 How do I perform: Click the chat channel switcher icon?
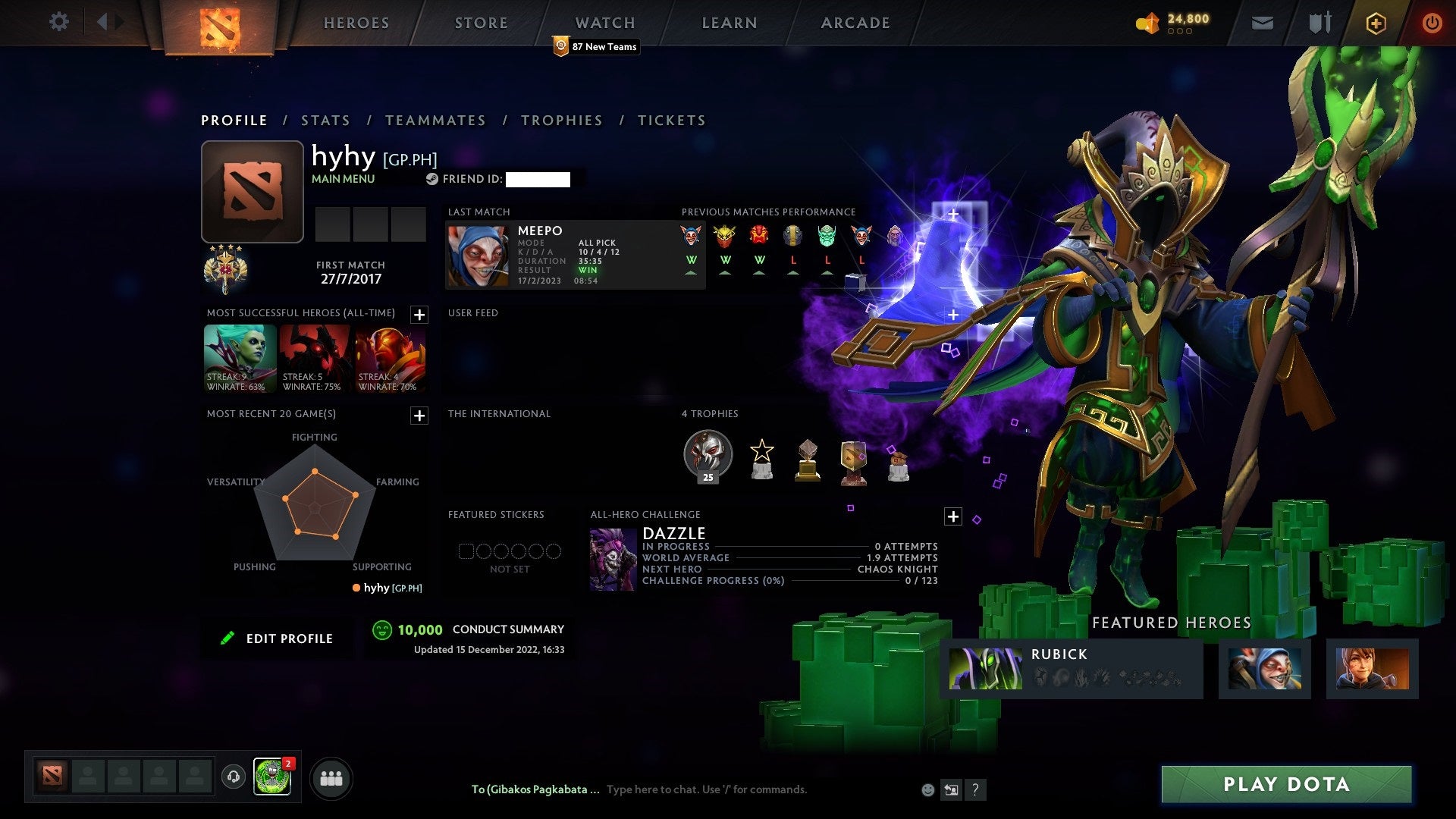point(950,789)
